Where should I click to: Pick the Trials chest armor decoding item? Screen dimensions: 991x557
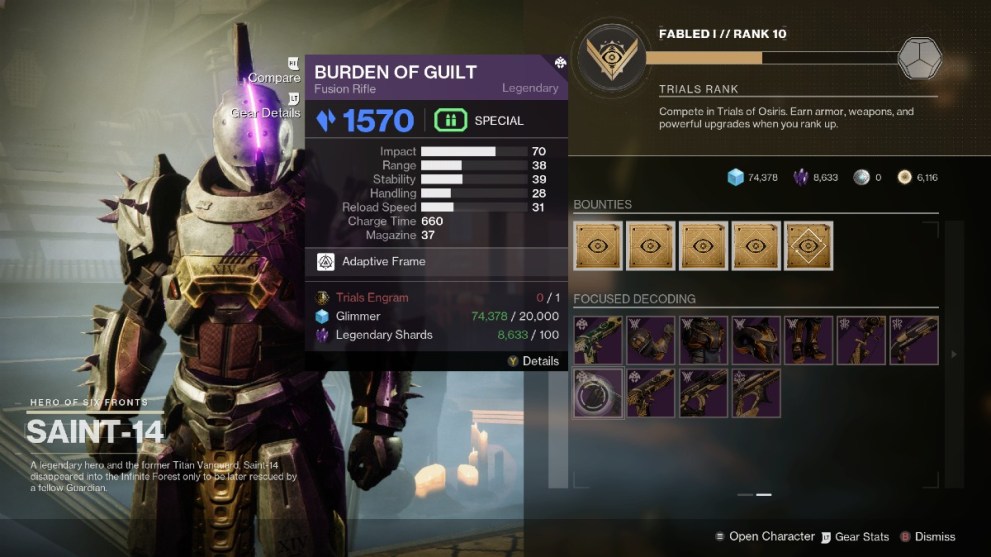coord(703,340)
